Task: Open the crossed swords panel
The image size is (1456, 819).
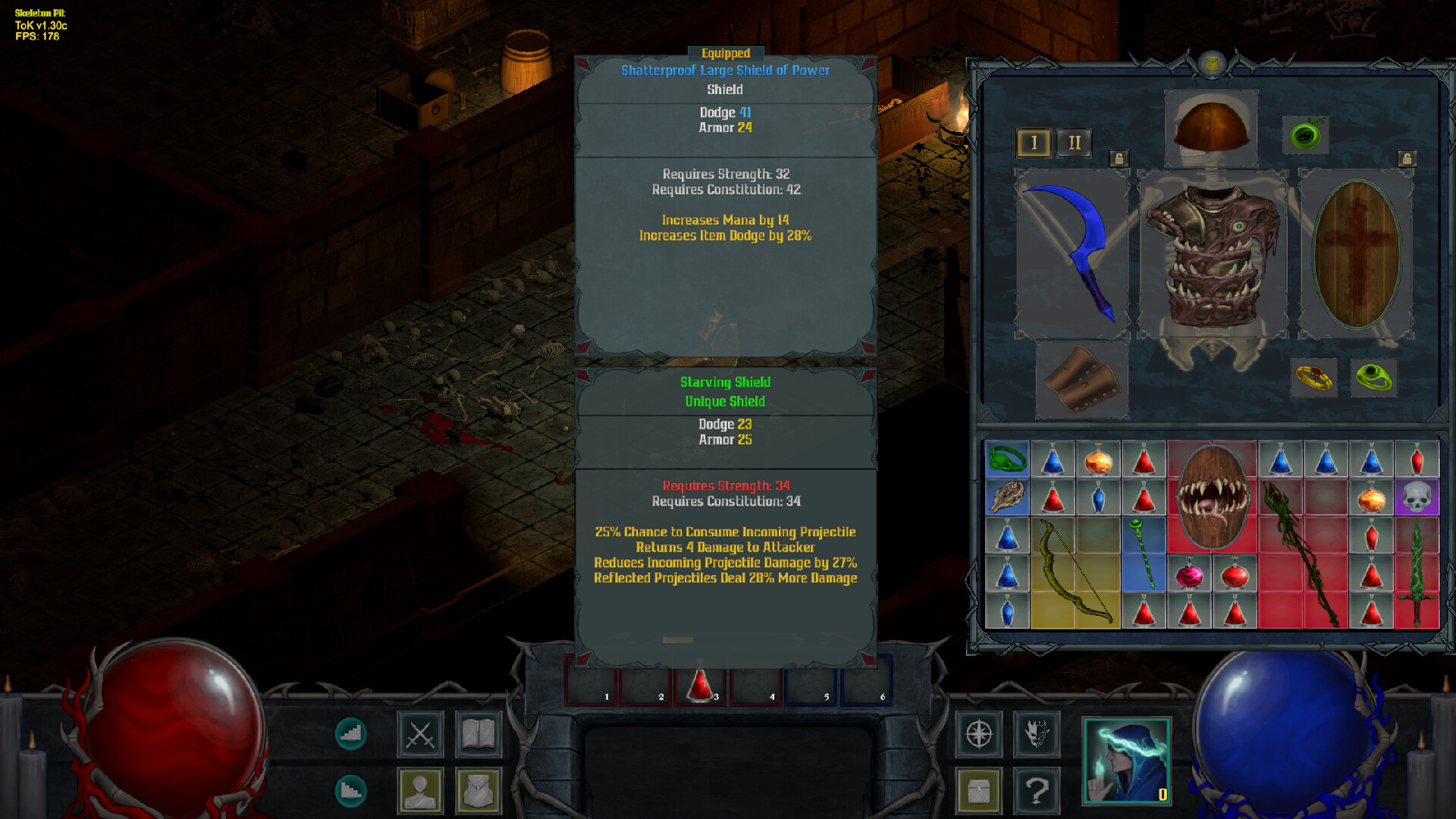Action: (x=420, y=734)
